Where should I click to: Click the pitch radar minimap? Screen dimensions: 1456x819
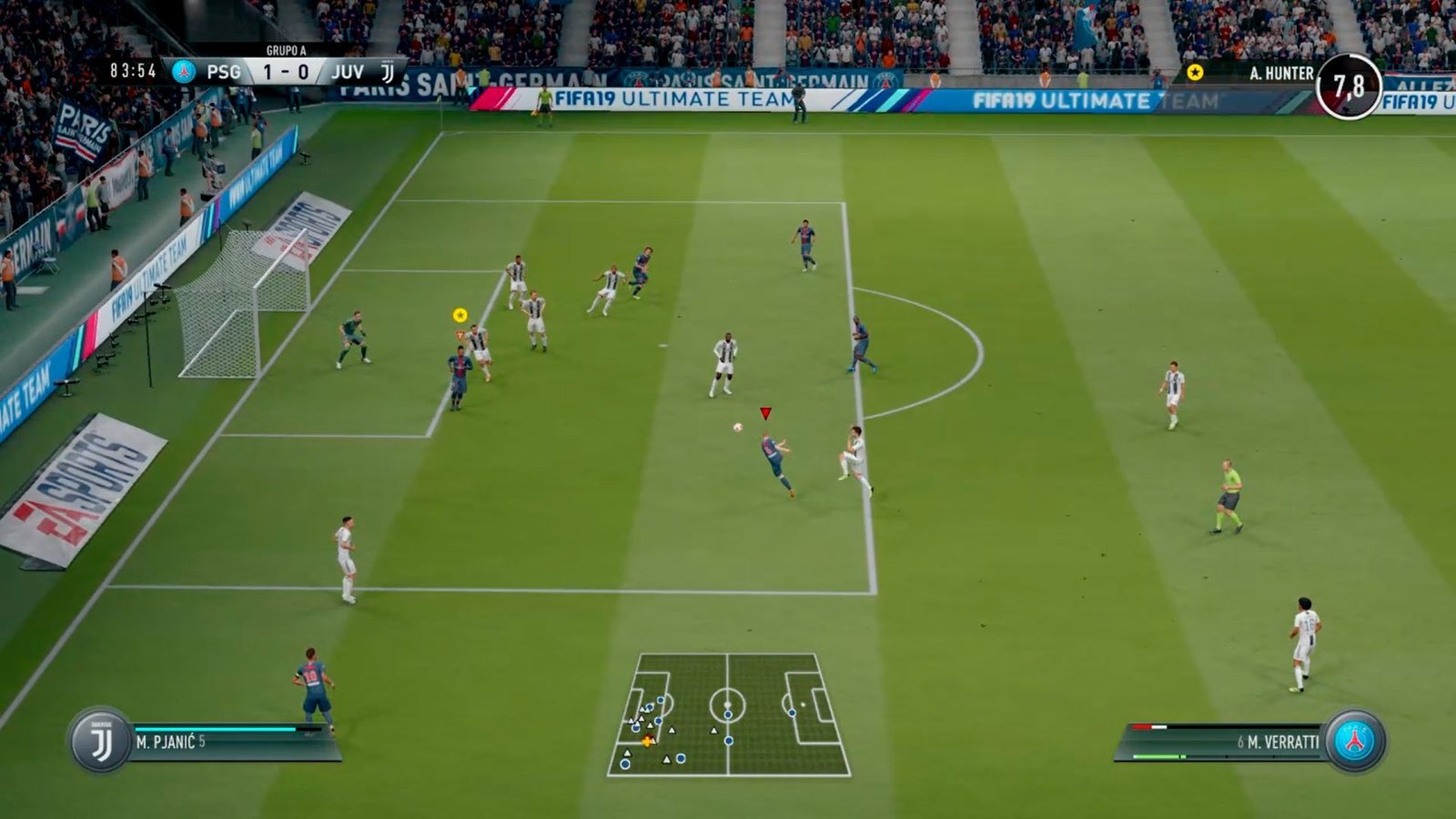(x=728, y=715)
